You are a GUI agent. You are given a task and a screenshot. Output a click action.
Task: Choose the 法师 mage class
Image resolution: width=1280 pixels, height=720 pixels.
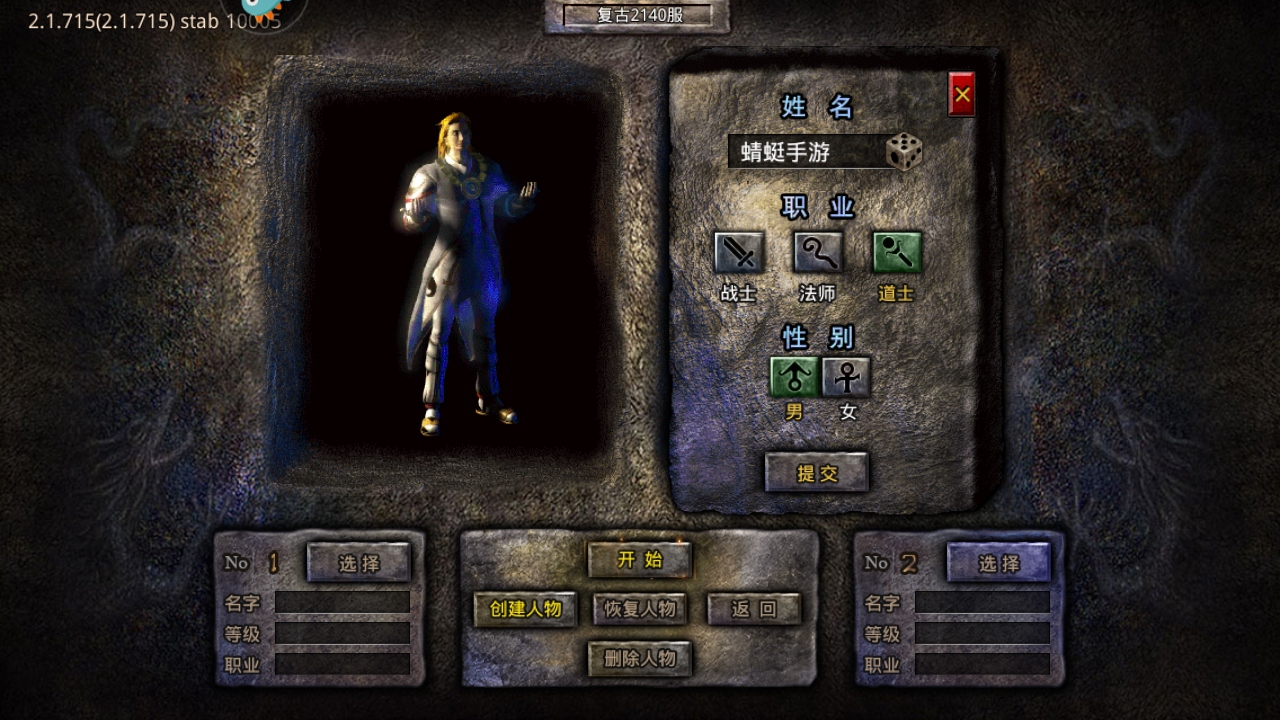(x=818, y=253)
